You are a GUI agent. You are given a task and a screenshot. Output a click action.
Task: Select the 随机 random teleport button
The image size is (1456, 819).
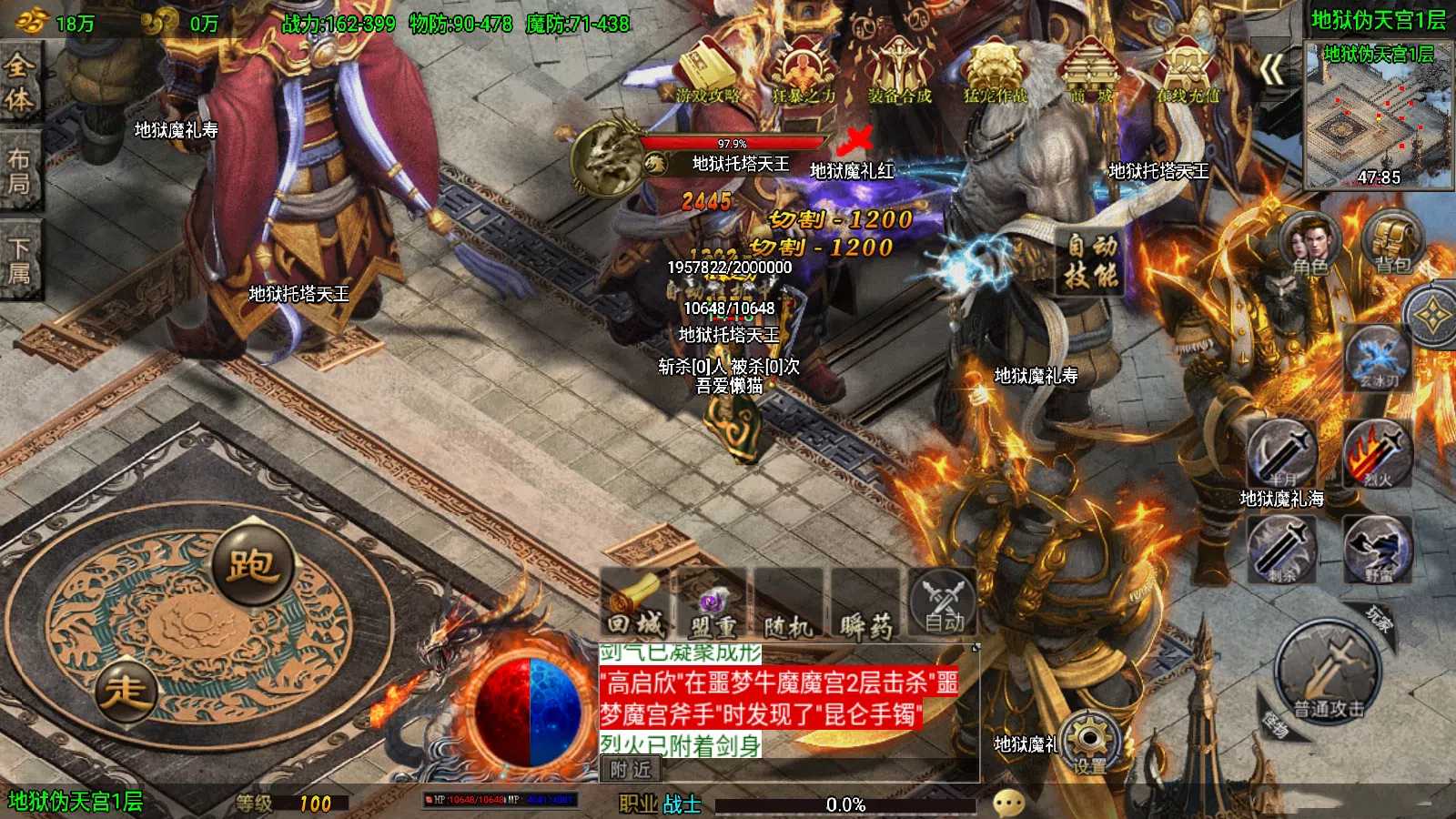pyautogui.click(x=788, y=604)
